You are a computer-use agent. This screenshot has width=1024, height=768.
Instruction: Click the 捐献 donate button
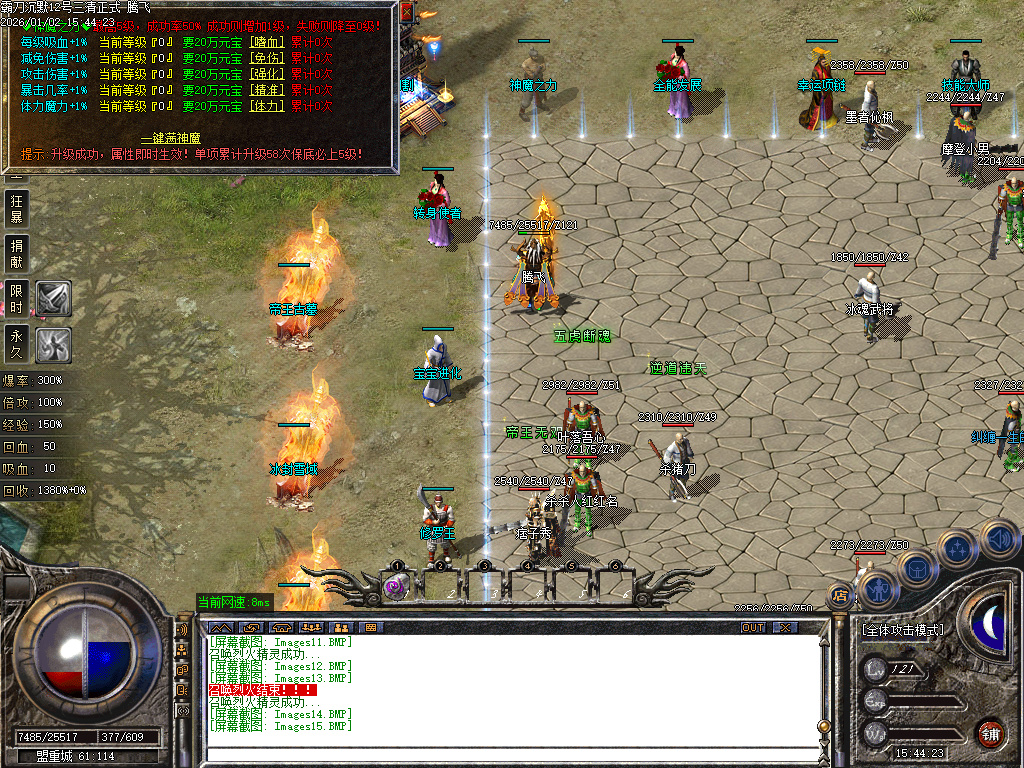(x=16, y=253)
